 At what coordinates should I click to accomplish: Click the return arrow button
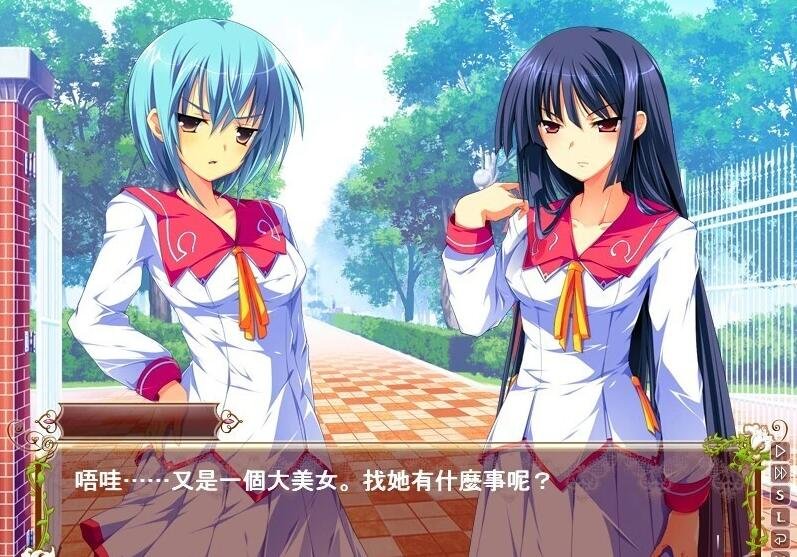click(x=781, y=538)
